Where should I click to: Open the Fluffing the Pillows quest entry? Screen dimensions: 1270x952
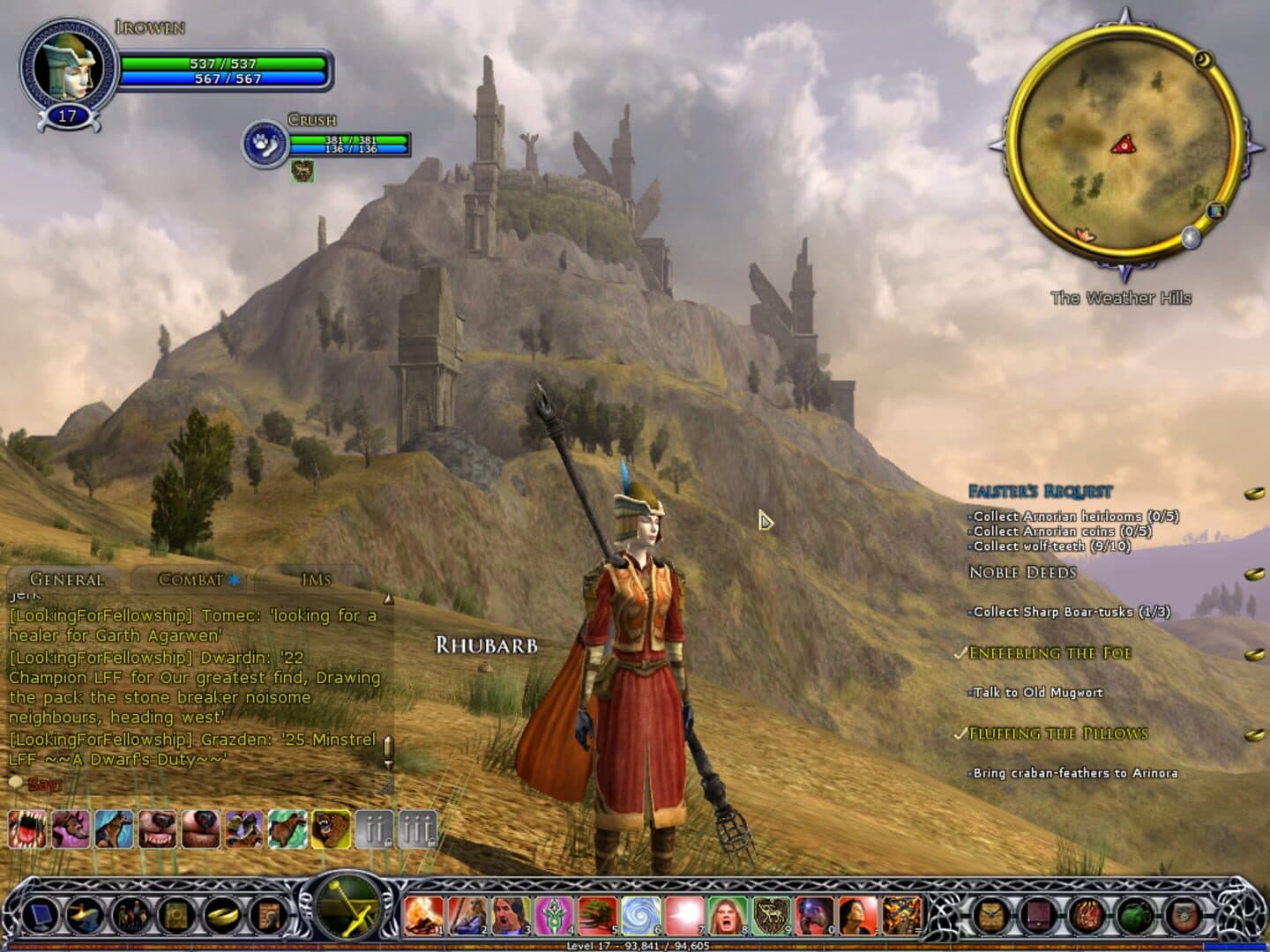click(1058, 733)
